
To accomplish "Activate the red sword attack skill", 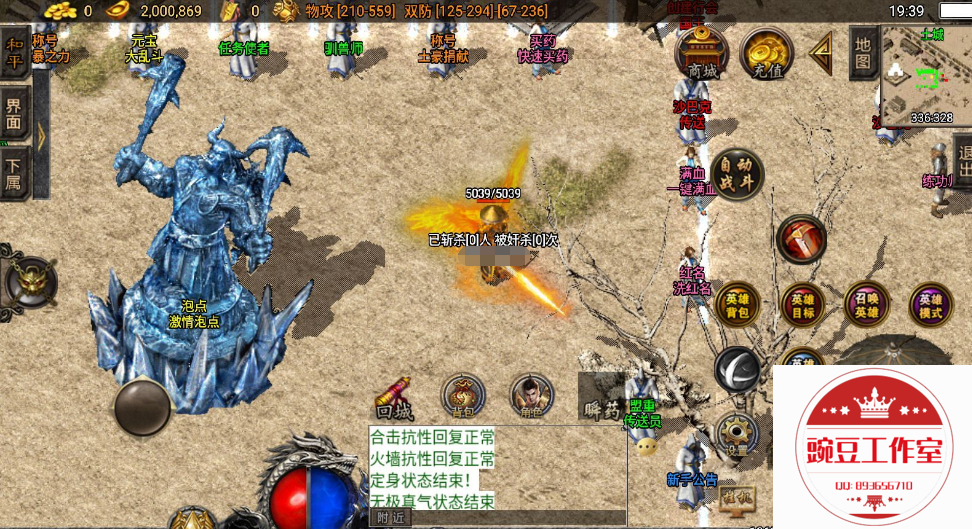I will pyautogui.click(x=801, y=239).
